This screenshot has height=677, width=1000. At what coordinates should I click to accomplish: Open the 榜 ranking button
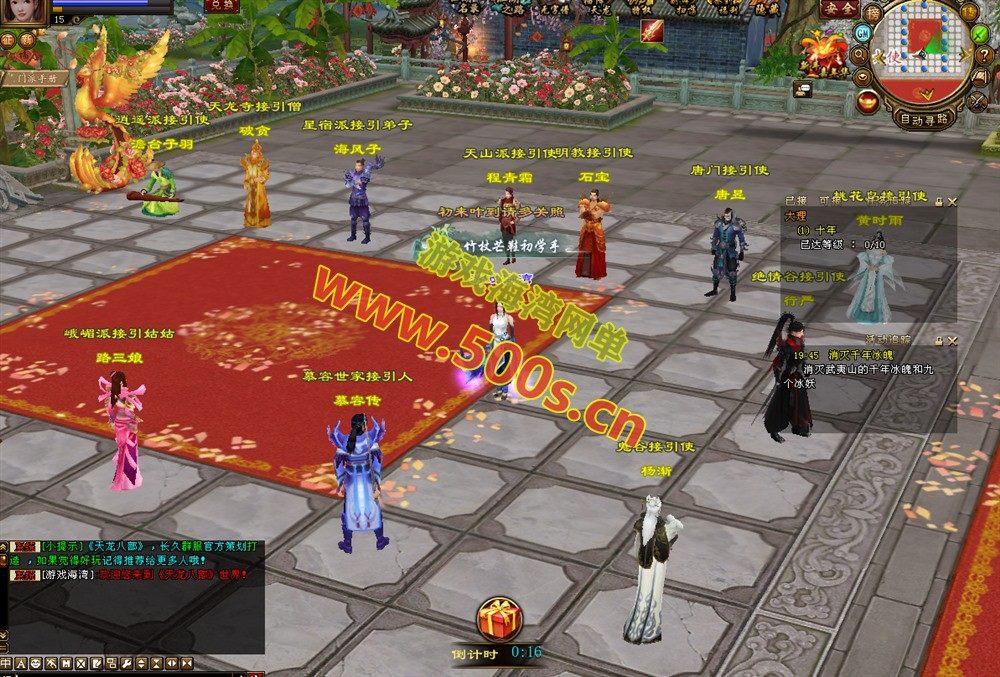click(x=873, y=11)
